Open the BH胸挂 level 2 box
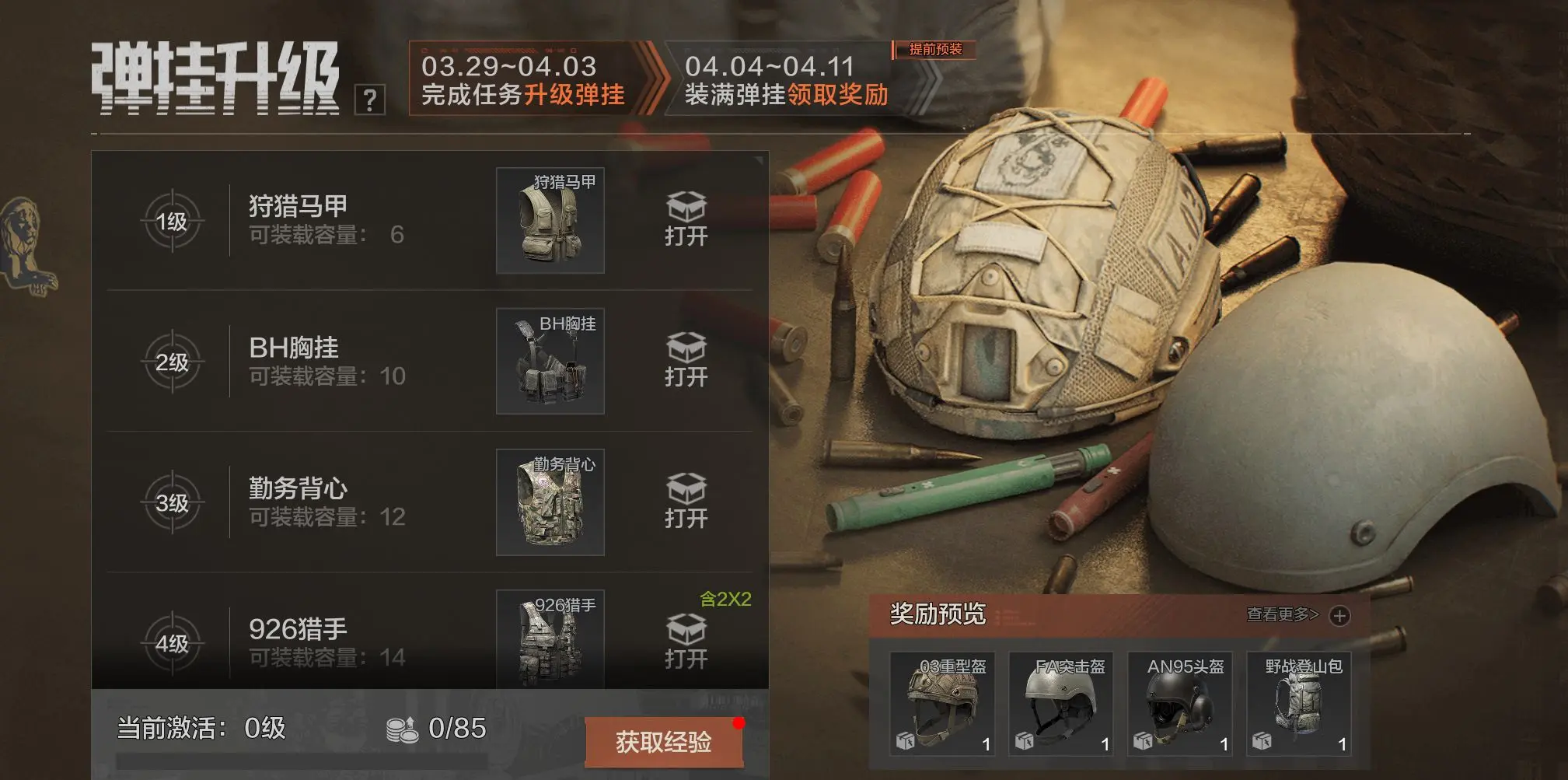 pos(686,361)
